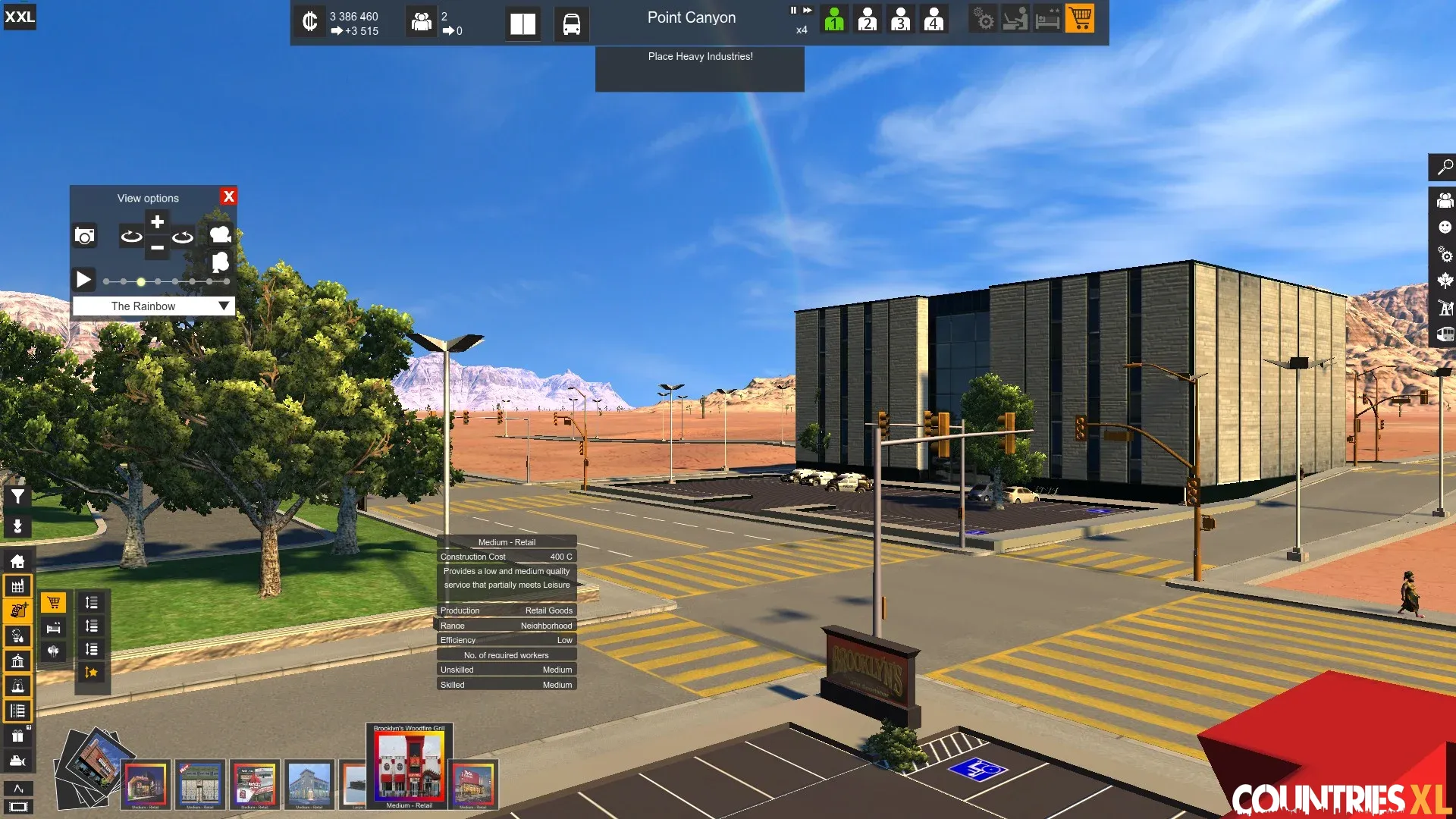Close the View options panel
Screen dimensions: 1456x819
pos(228,196)
